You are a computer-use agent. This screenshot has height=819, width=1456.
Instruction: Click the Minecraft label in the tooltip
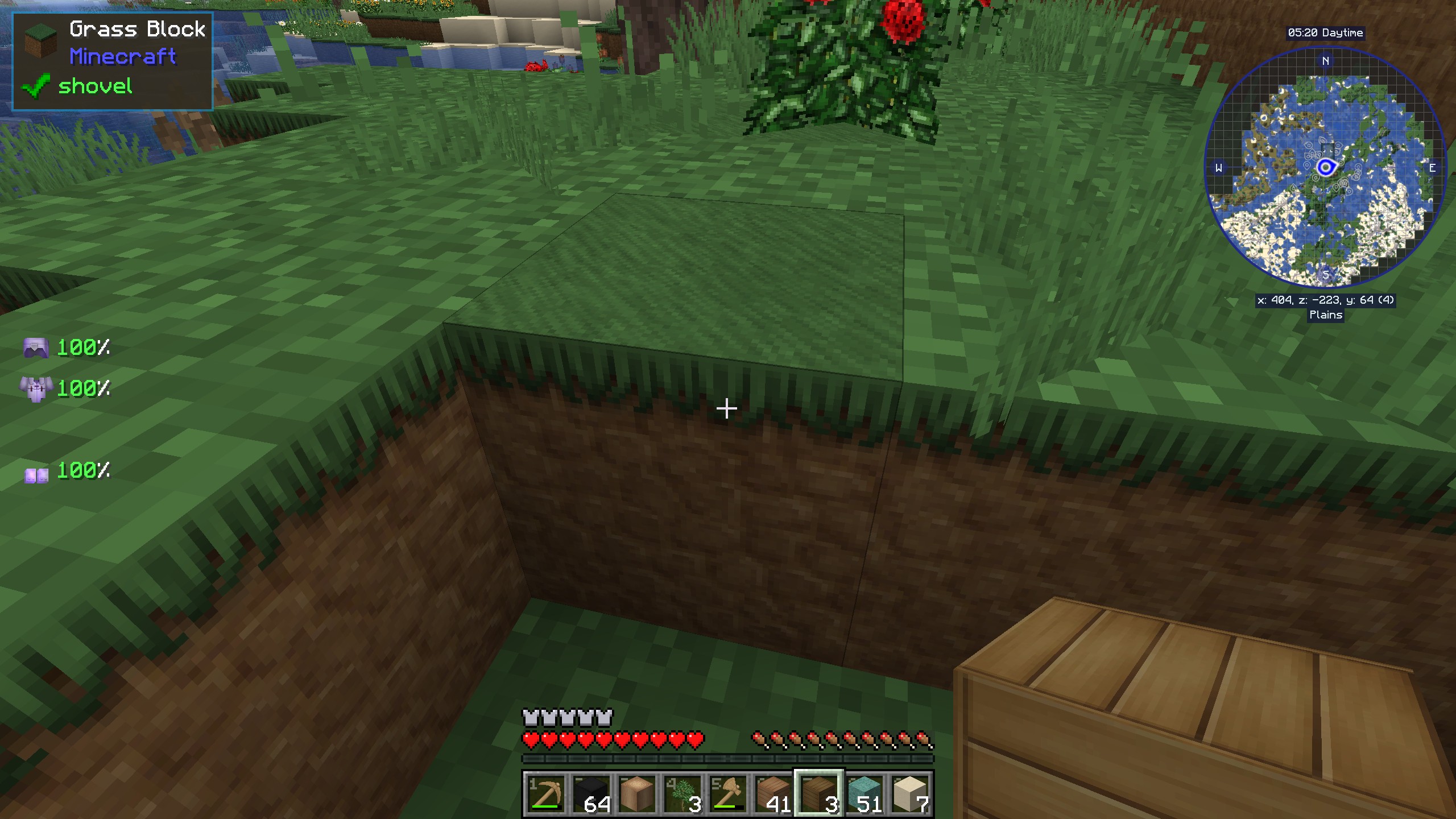(122, 57)
